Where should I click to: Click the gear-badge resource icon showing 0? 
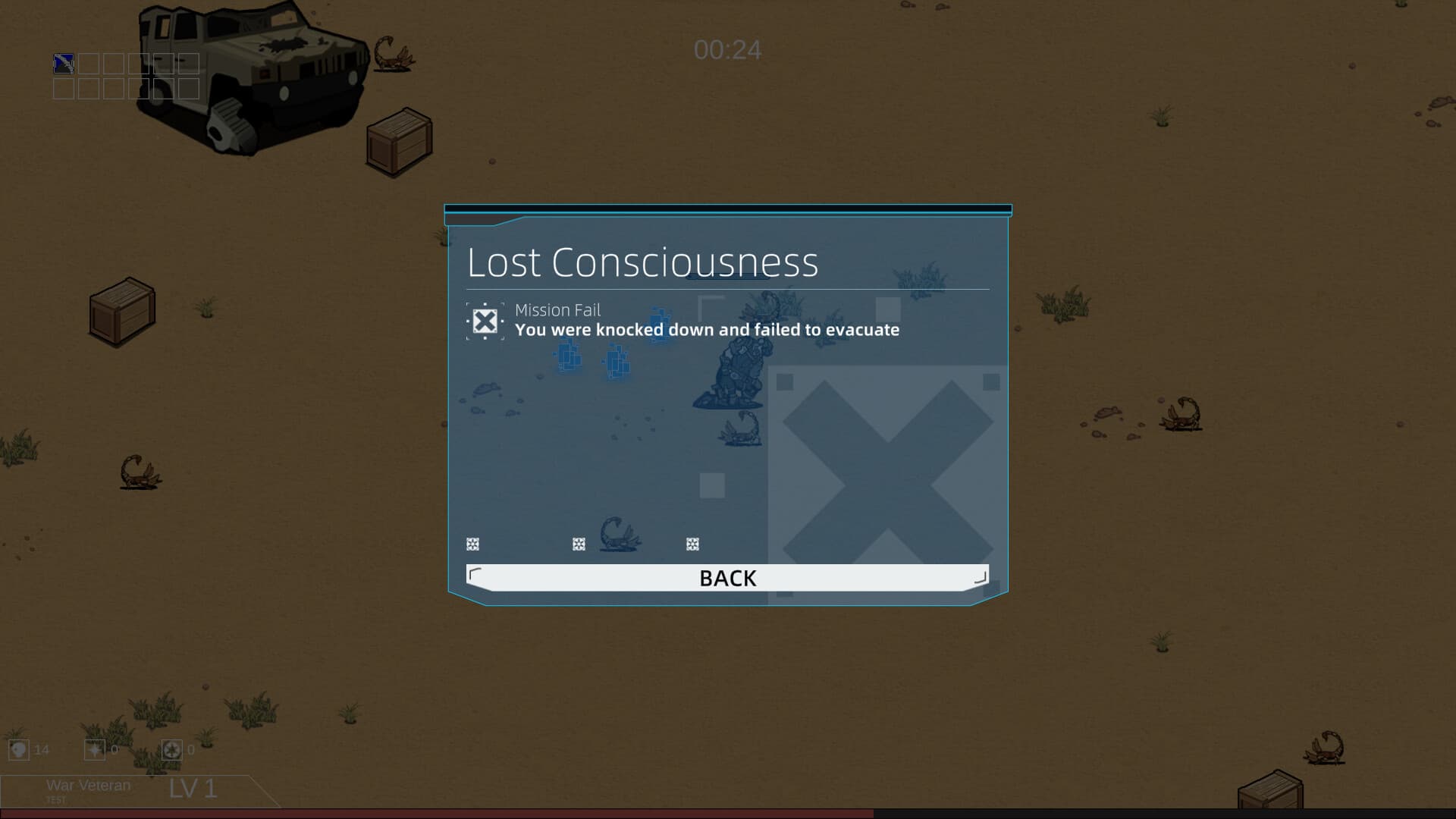173,751
